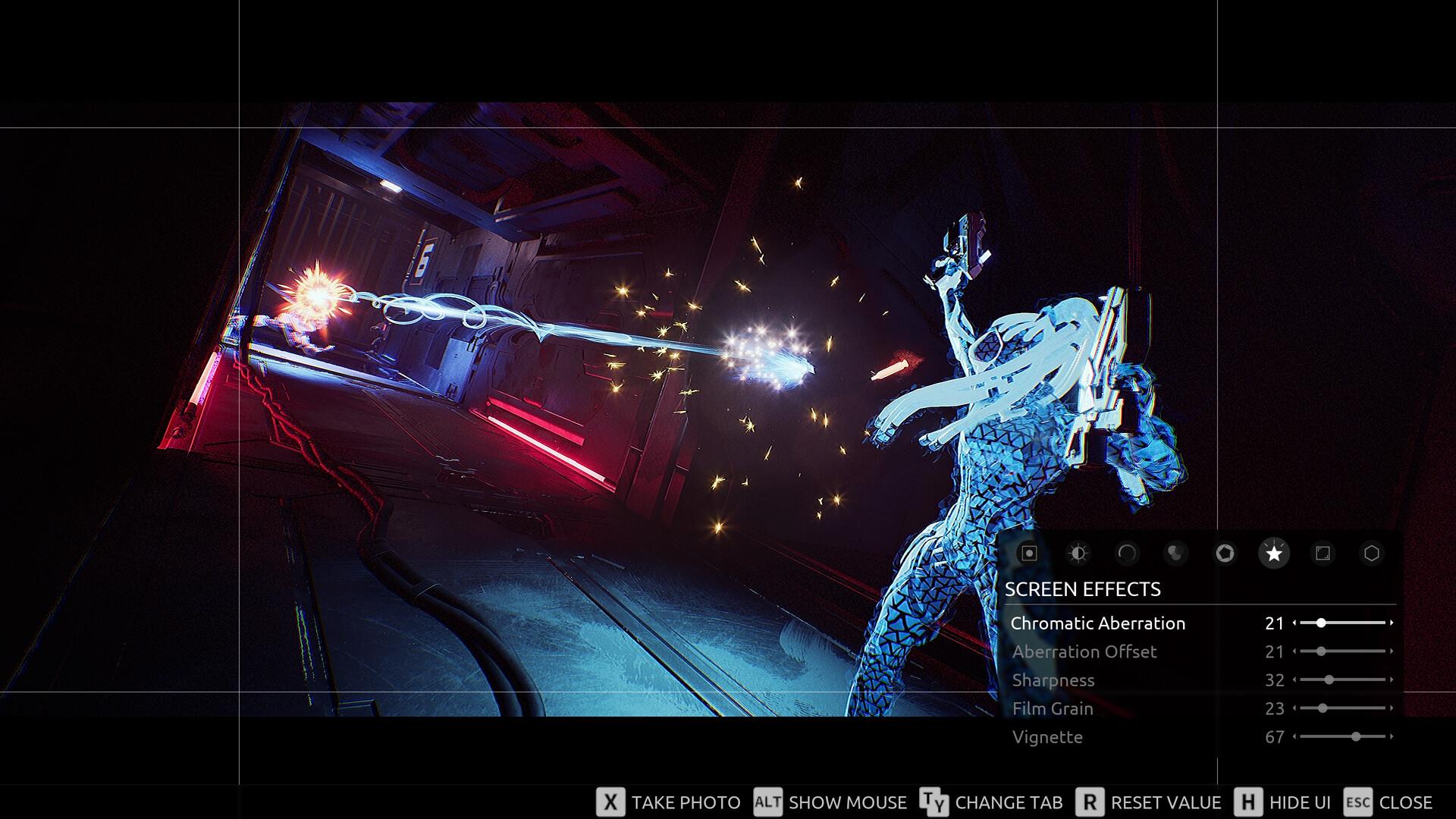
Task: Select the Aperture tab icon
Action: 1225,554
